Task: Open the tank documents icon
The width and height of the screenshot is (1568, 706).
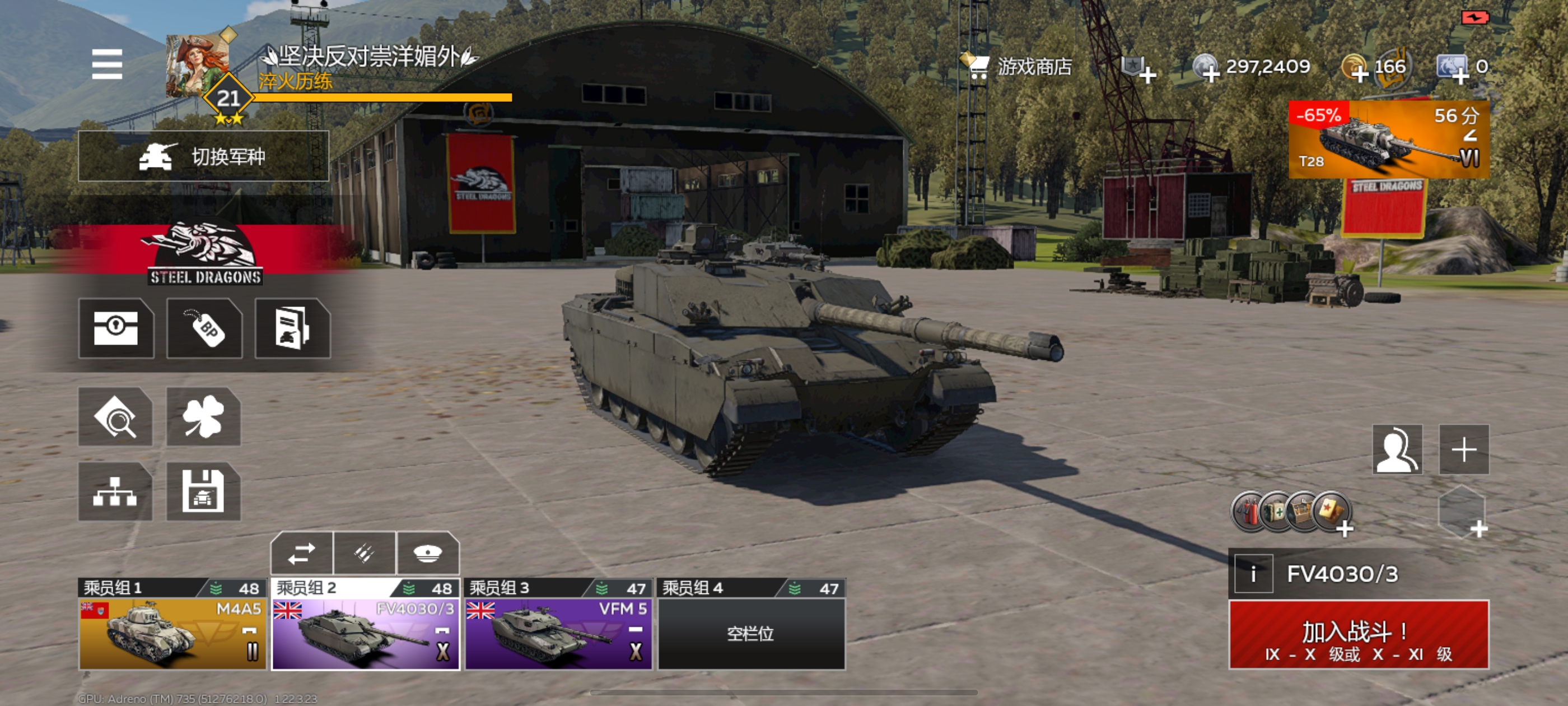Action: coord(293,329)
